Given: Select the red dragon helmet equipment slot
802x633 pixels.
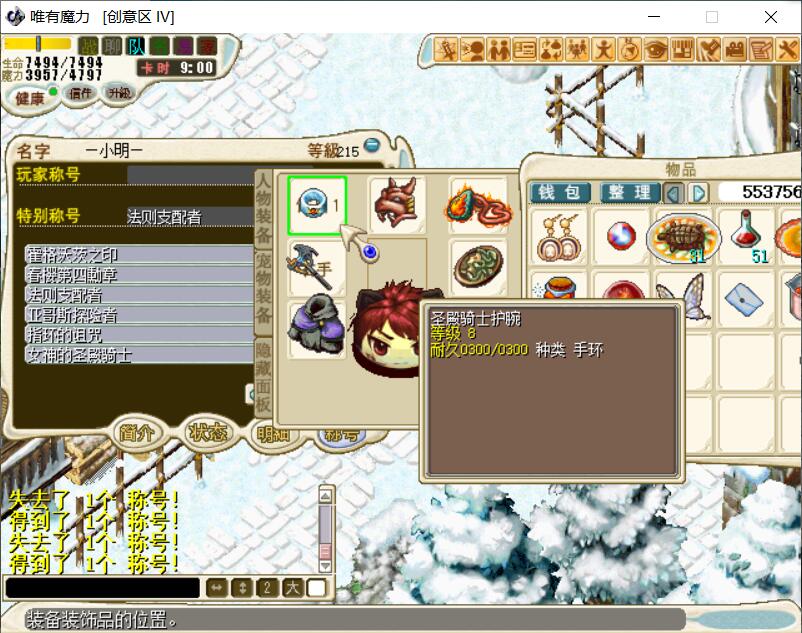Looking at the screenshot, I should 397,205.
